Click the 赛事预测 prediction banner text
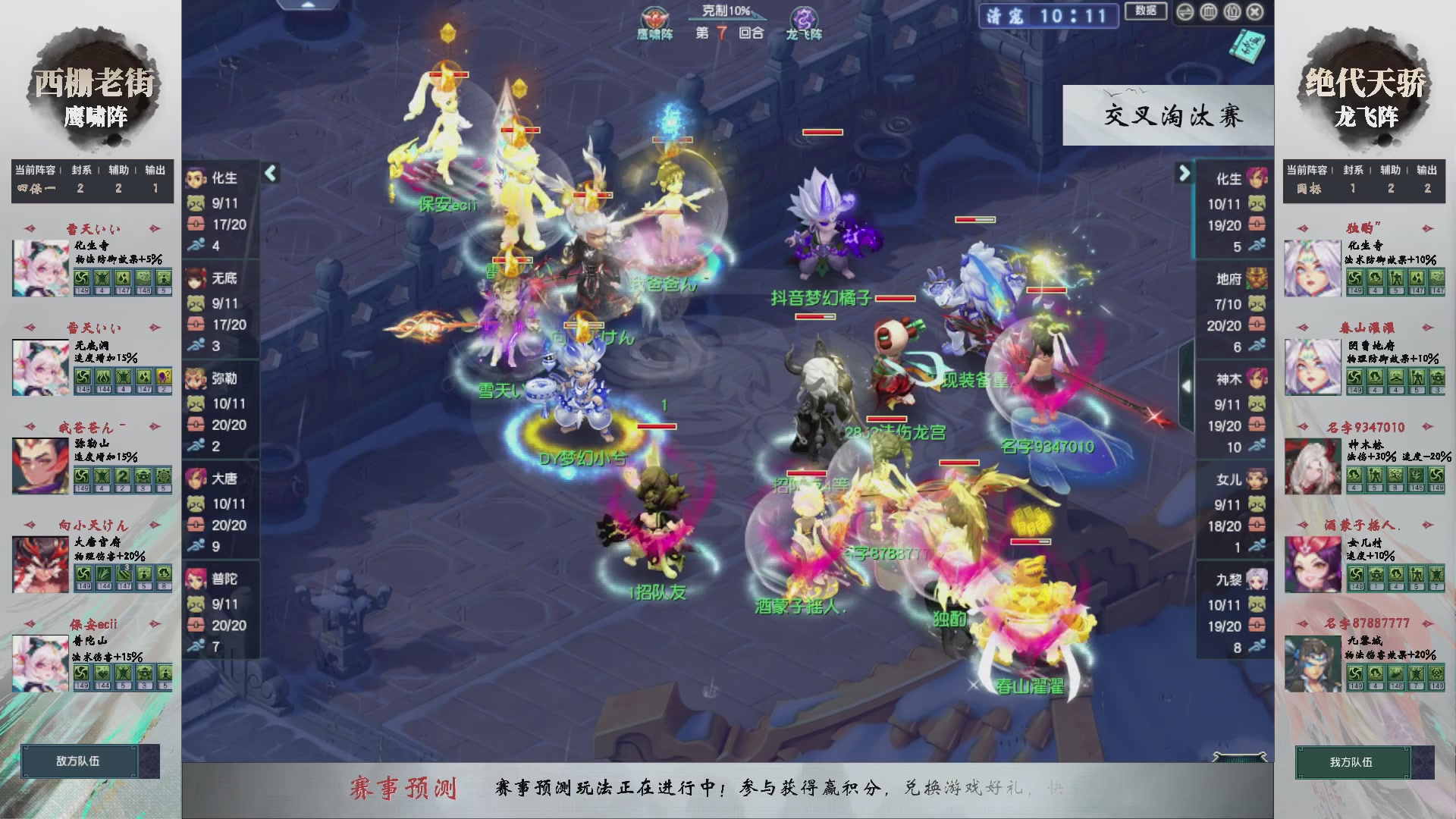The height and width of the screenshot is (819, 1456). click(x=405, y=789)
